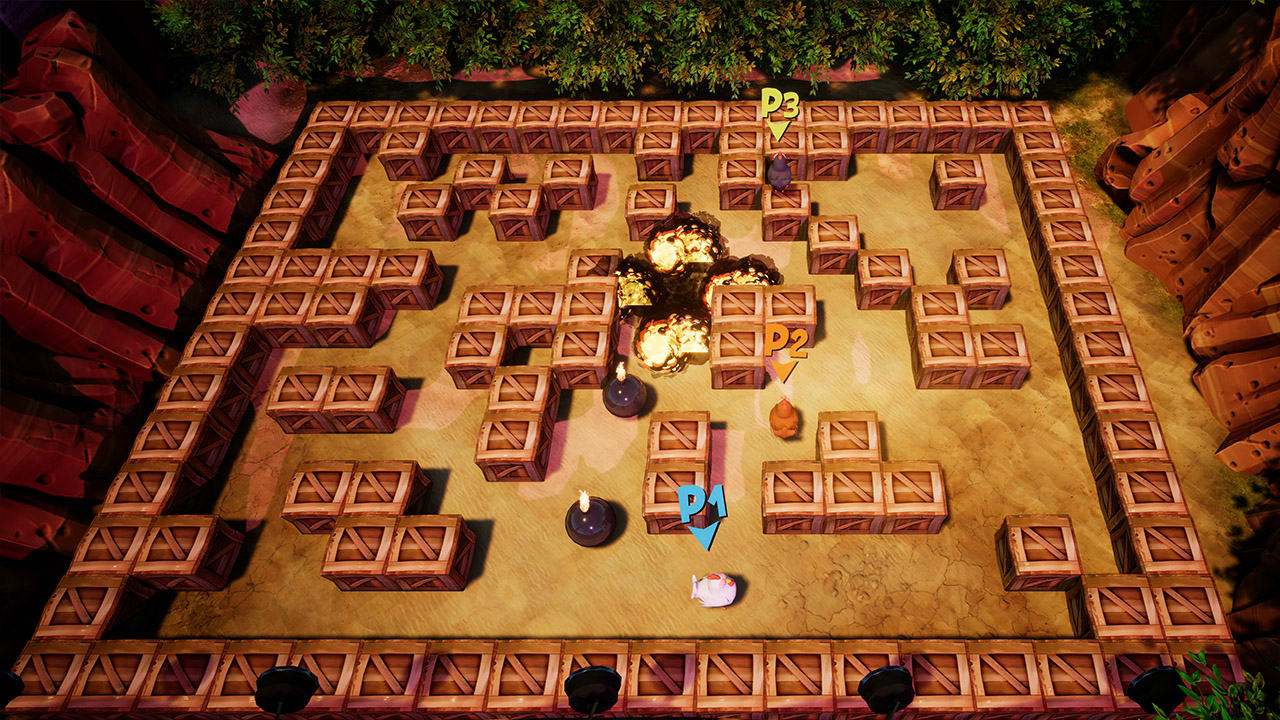
Task: Click the white Bomberman character
Action: click(713, 588)
